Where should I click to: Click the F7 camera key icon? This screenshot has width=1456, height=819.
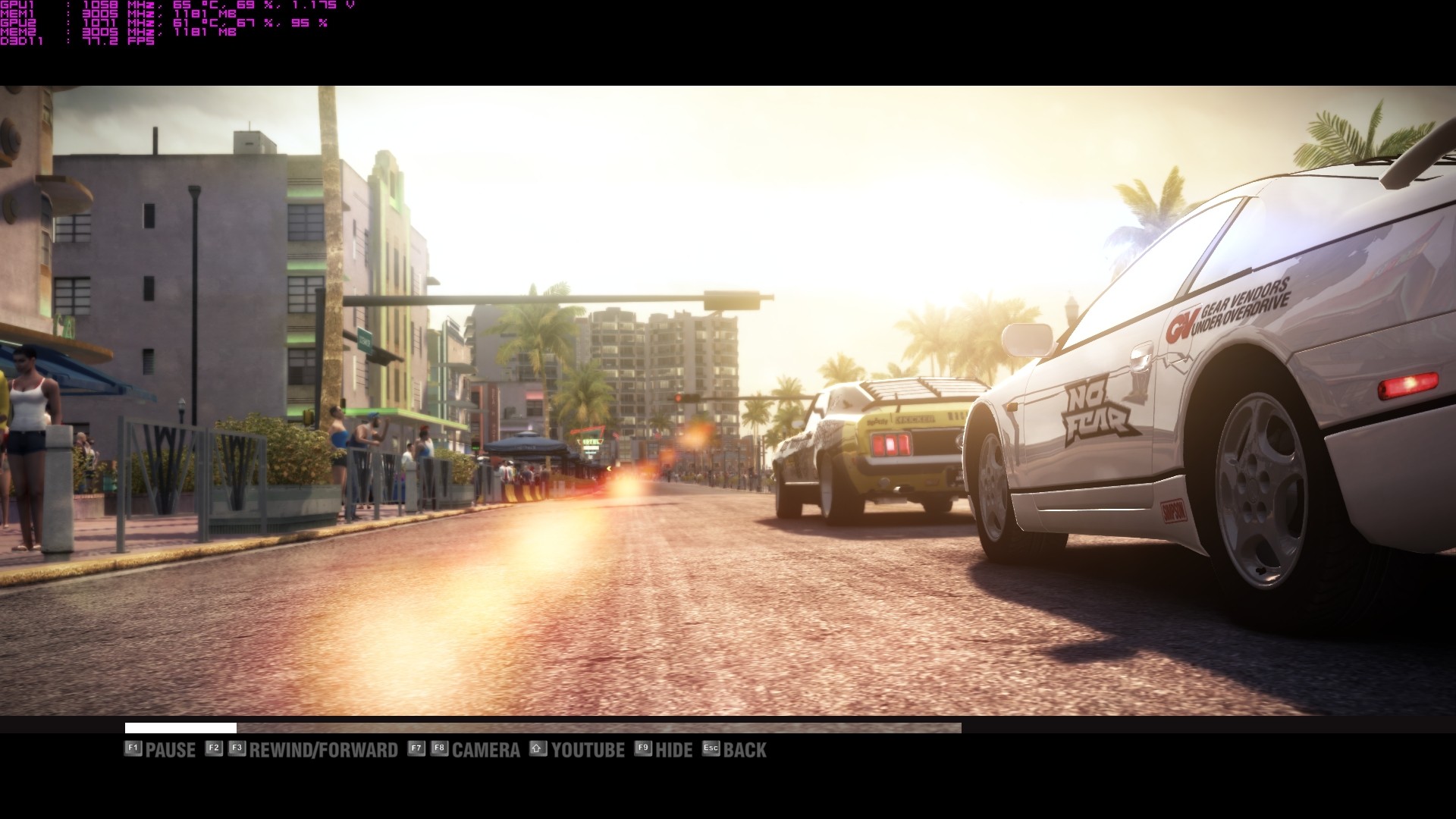click(416, 748)
